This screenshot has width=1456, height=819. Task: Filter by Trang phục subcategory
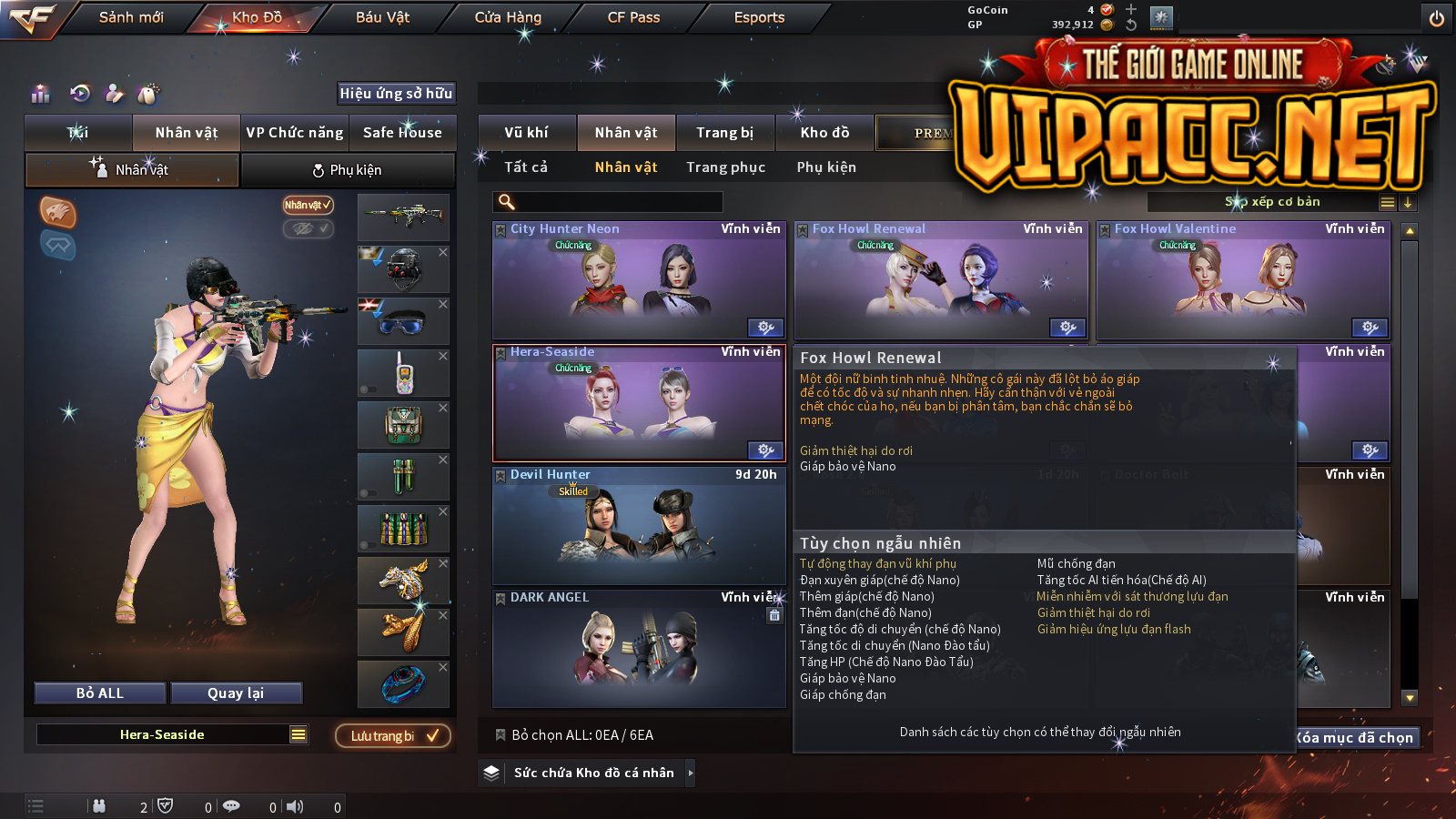725,167
